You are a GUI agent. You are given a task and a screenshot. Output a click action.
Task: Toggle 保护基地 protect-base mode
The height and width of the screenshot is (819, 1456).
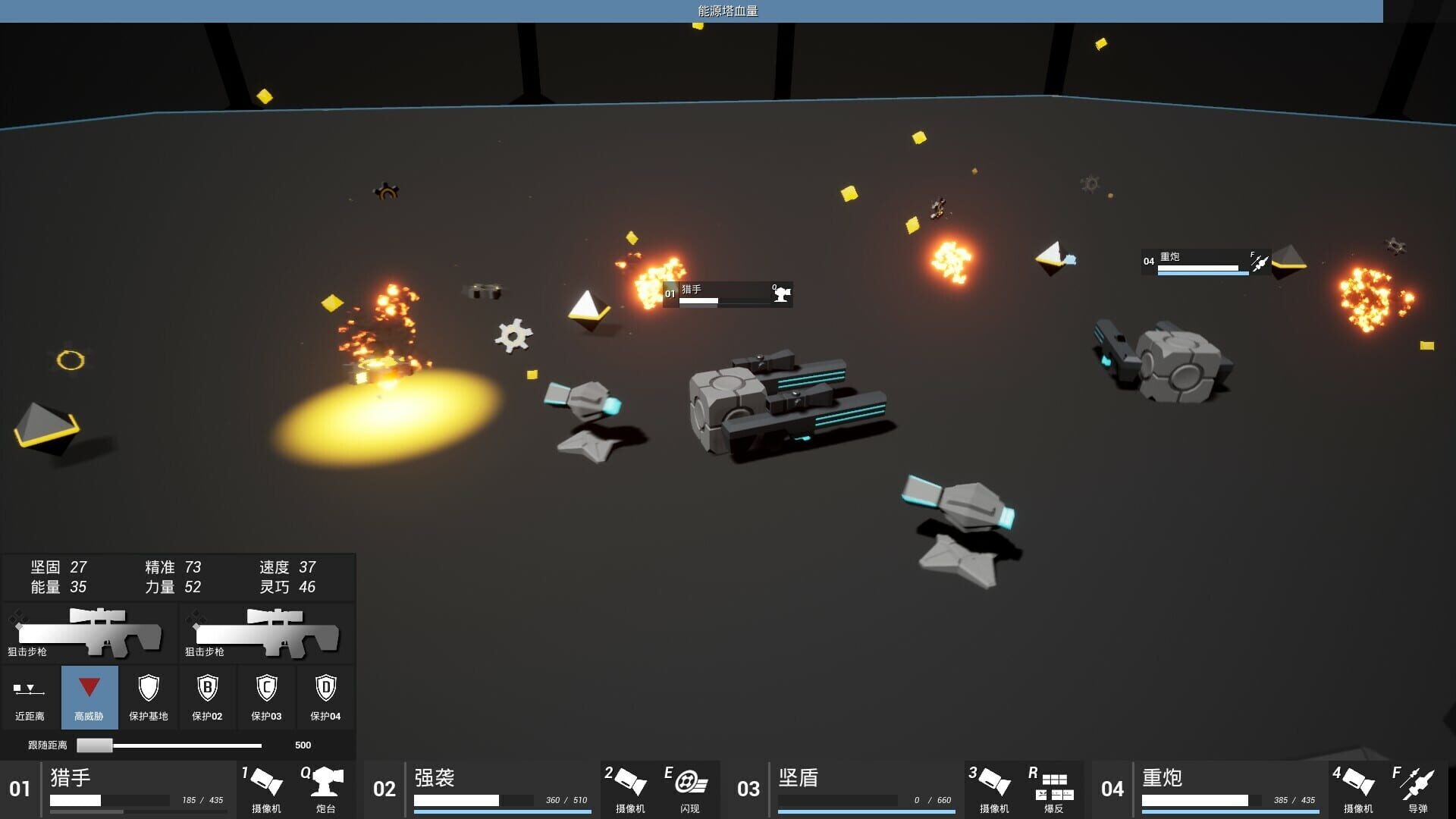(148, 696)
